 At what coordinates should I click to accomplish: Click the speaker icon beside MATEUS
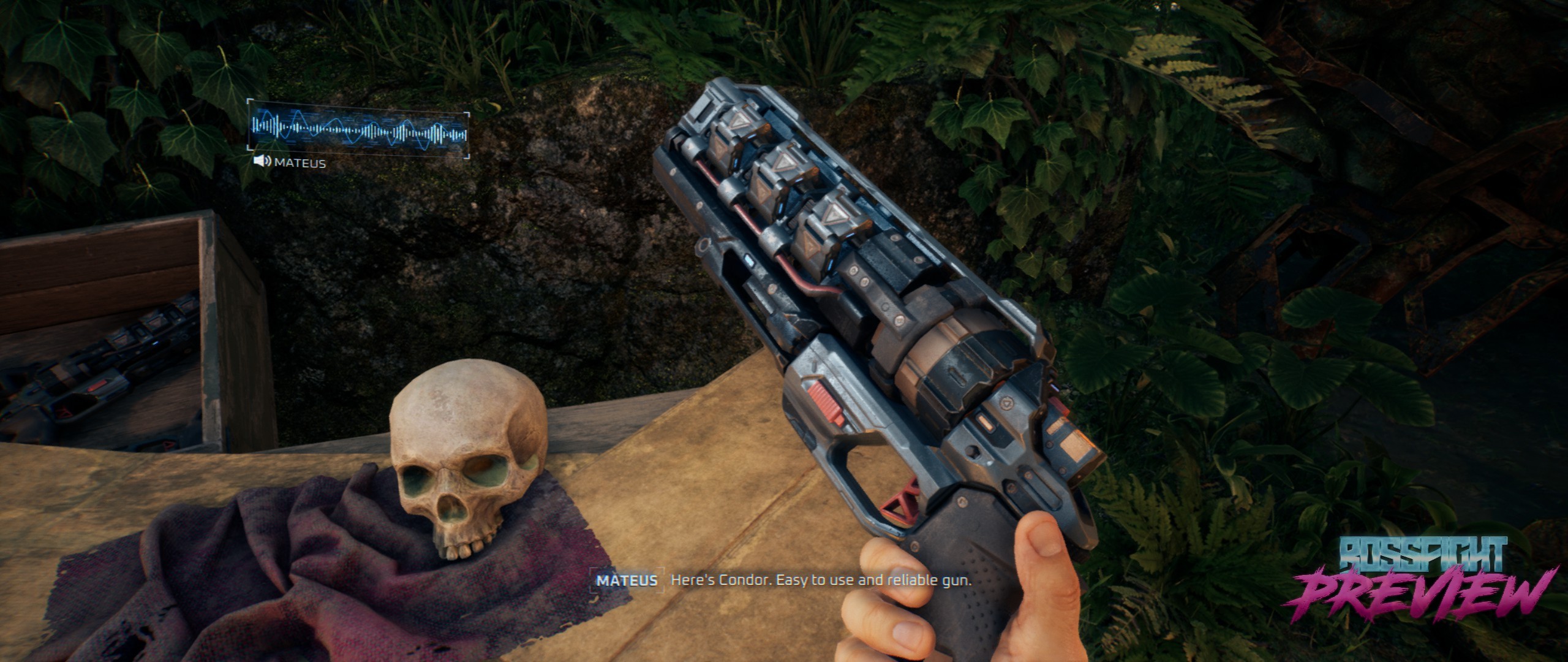coord(263,162)
